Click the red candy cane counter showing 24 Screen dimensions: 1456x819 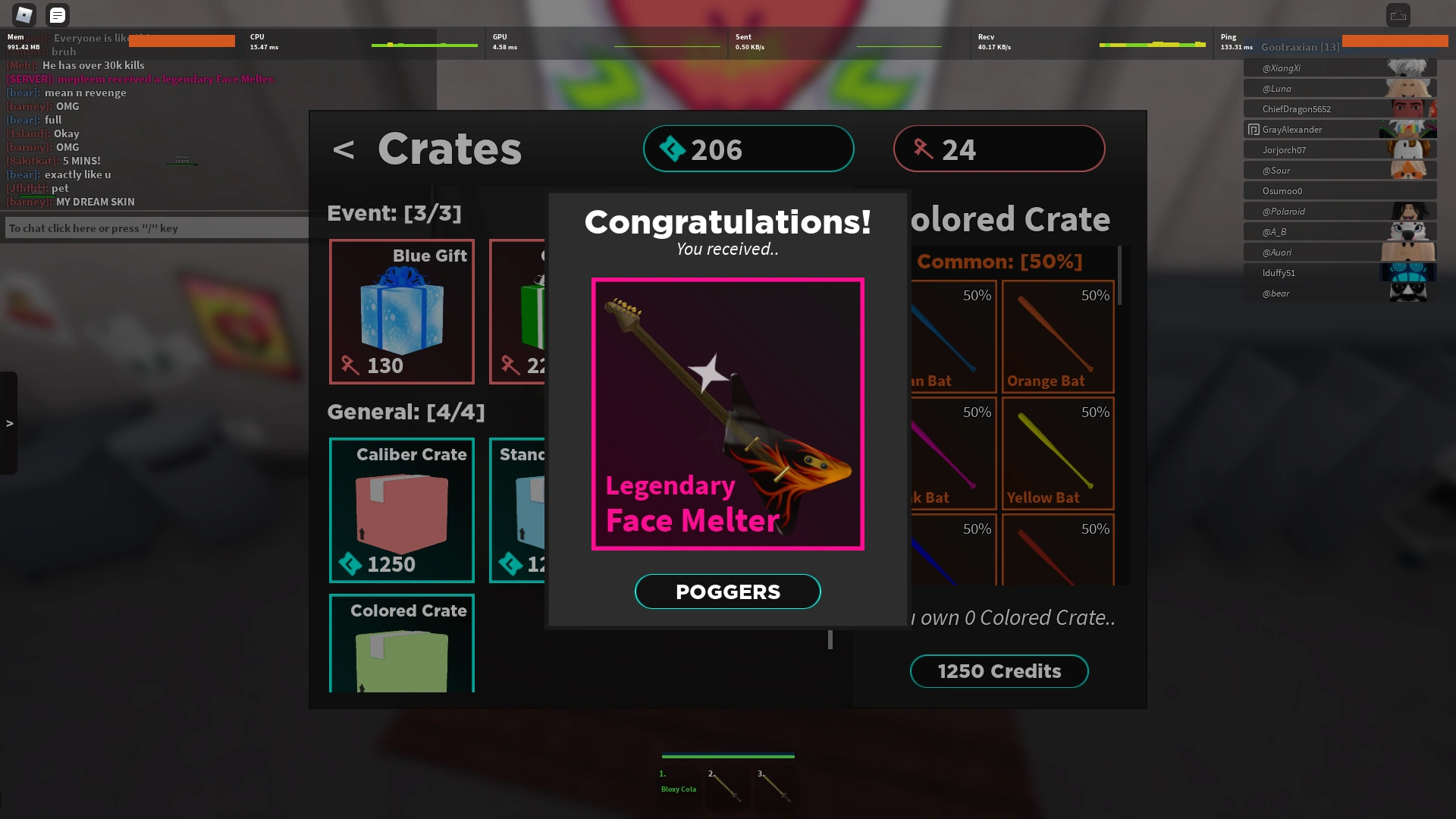[998, 149]
